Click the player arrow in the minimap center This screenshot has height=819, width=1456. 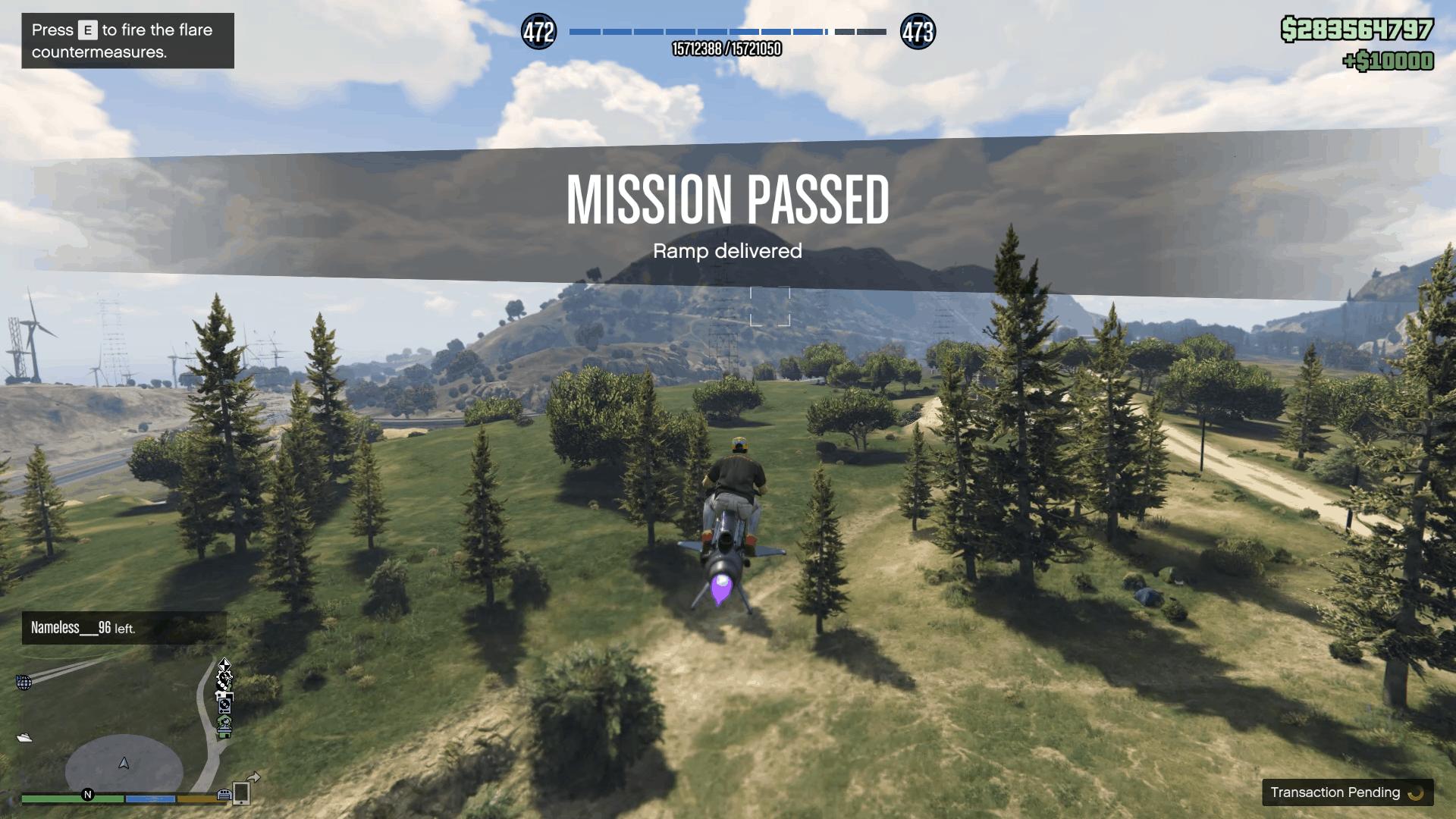click(124, 763)
